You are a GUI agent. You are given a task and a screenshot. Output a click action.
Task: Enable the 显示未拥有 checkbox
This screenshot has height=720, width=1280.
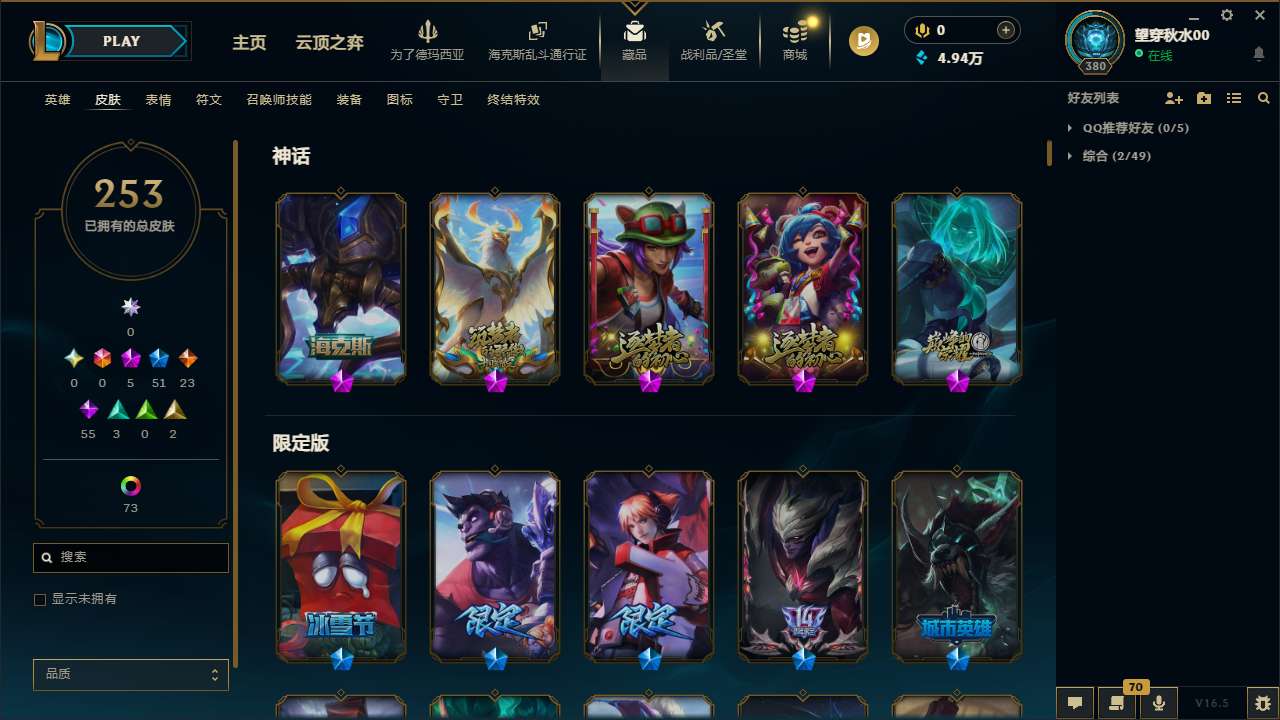pyautogui.click(x=40, y=599)
